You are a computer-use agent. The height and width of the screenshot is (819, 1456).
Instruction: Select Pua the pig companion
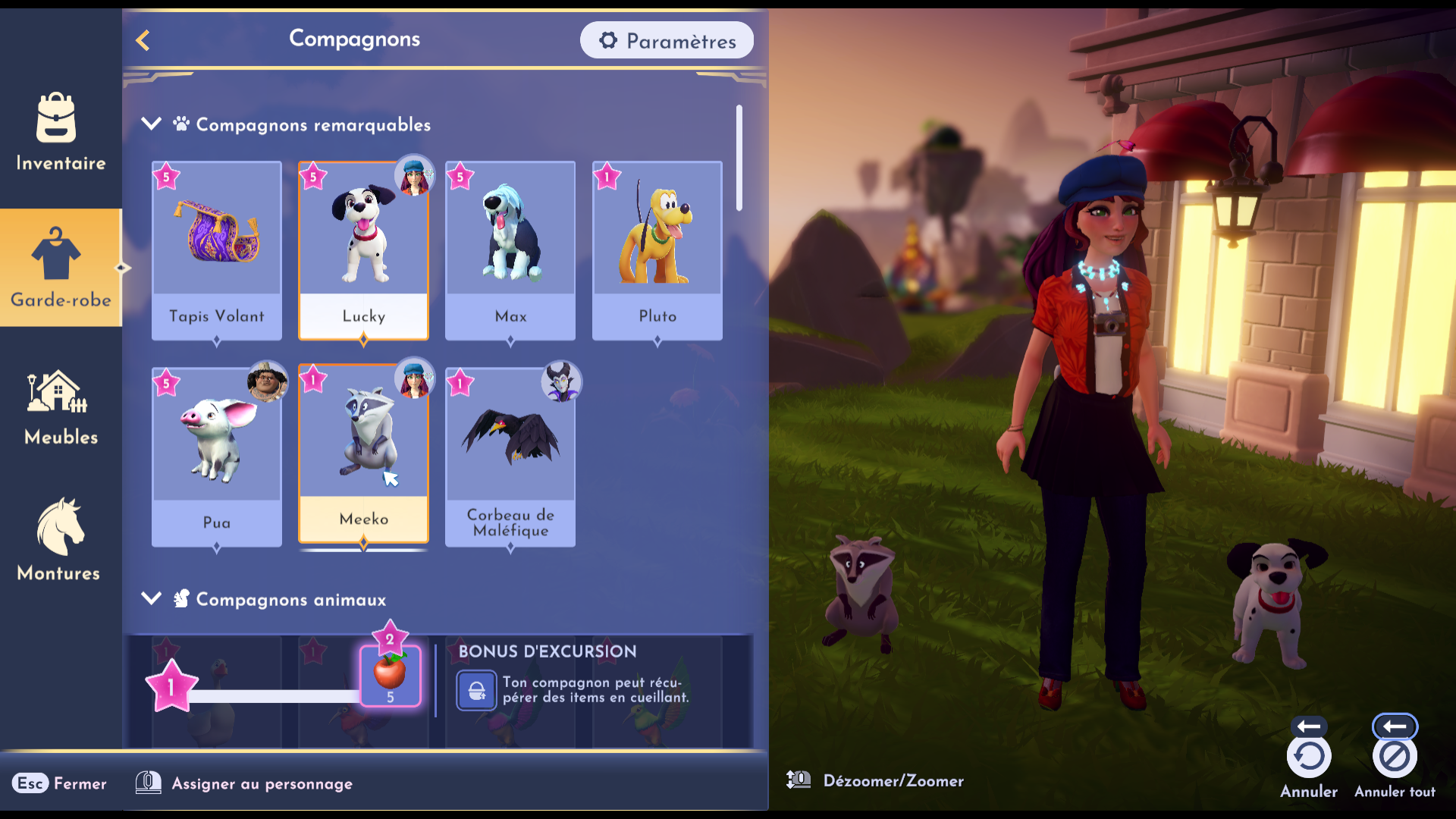(x=217, y=457)
